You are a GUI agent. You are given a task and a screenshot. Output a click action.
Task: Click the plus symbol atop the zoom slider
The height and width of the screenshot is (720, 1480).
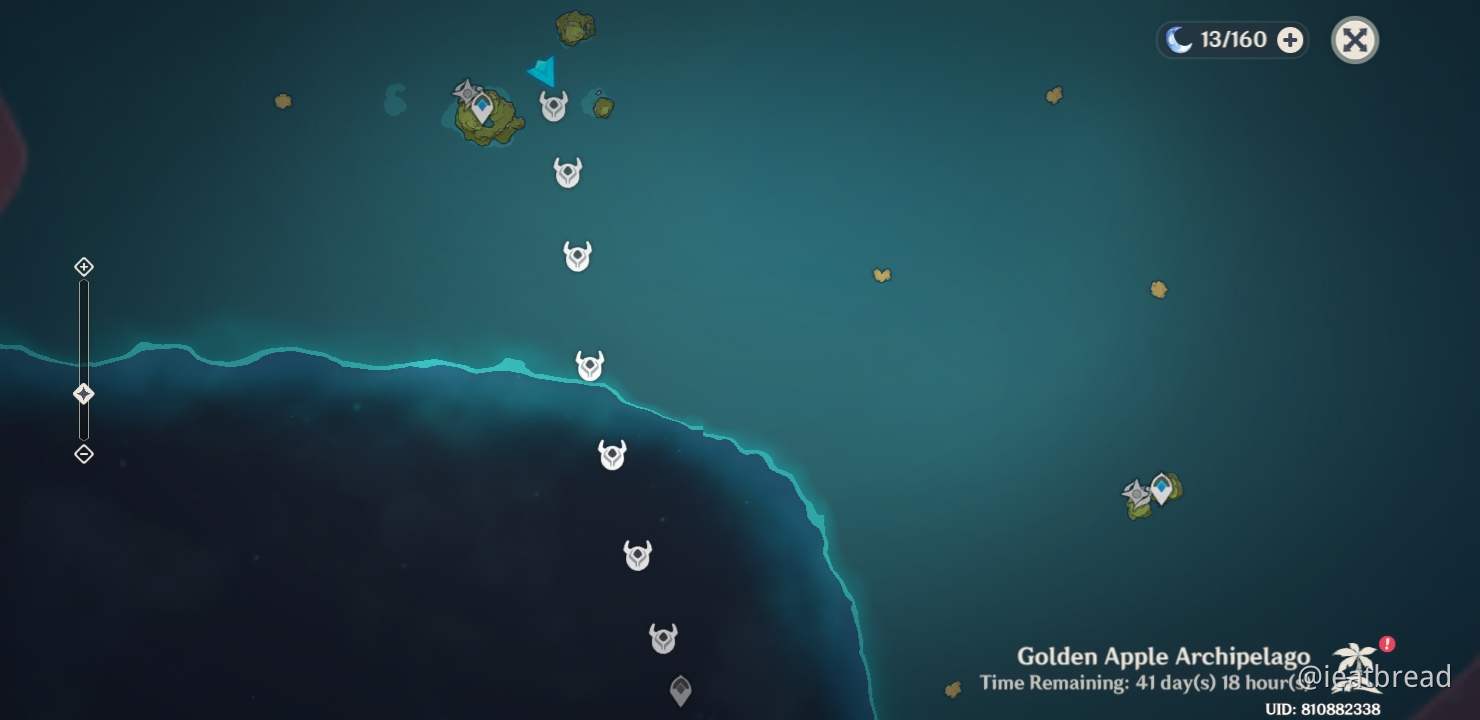[83, 267]
